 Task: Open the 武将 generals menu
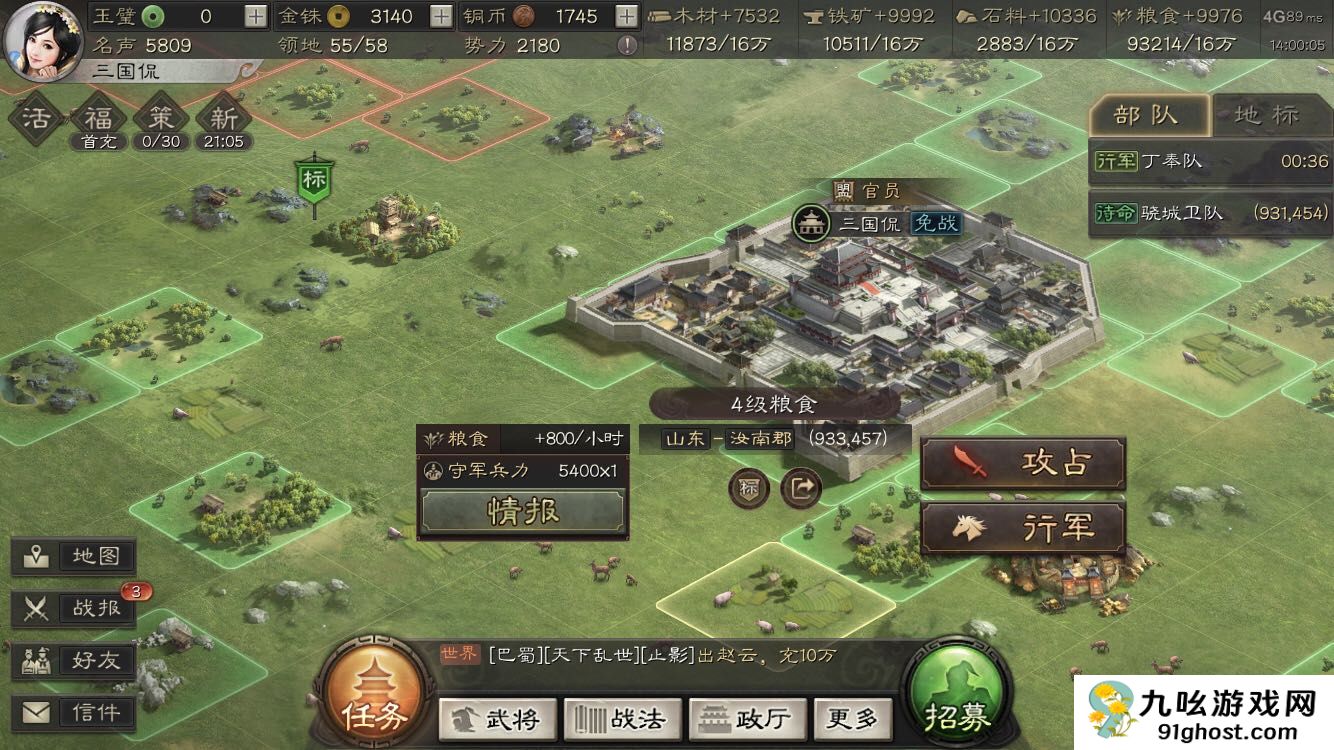(x=496, y=718)
